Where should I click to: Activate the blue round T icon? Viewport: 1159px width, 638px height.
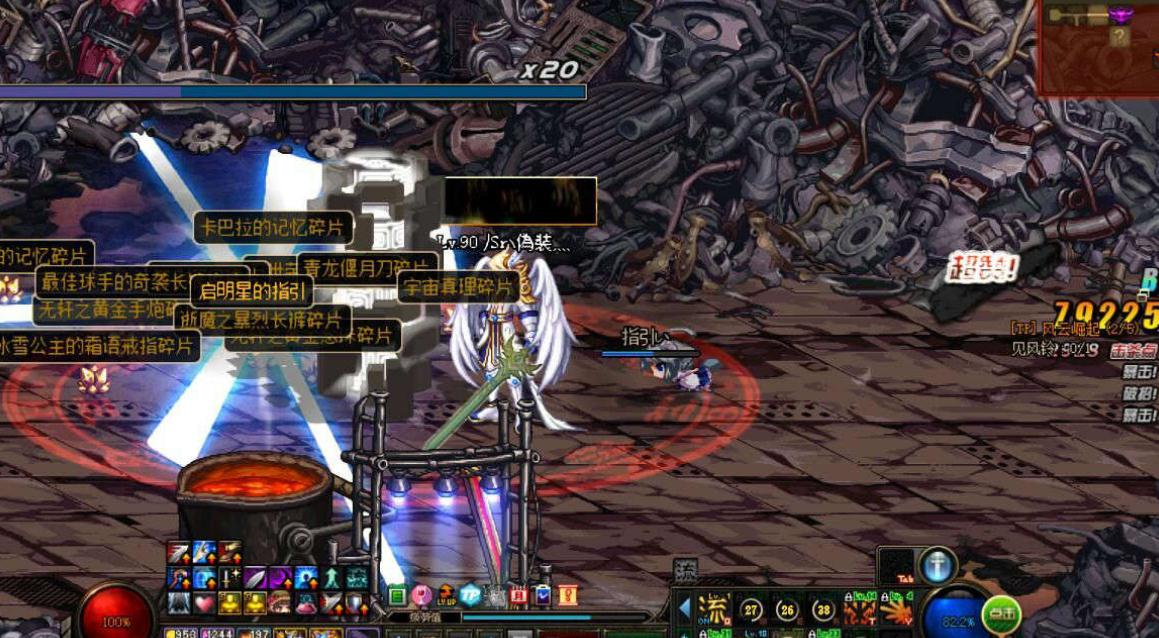(x=937, y=565)
